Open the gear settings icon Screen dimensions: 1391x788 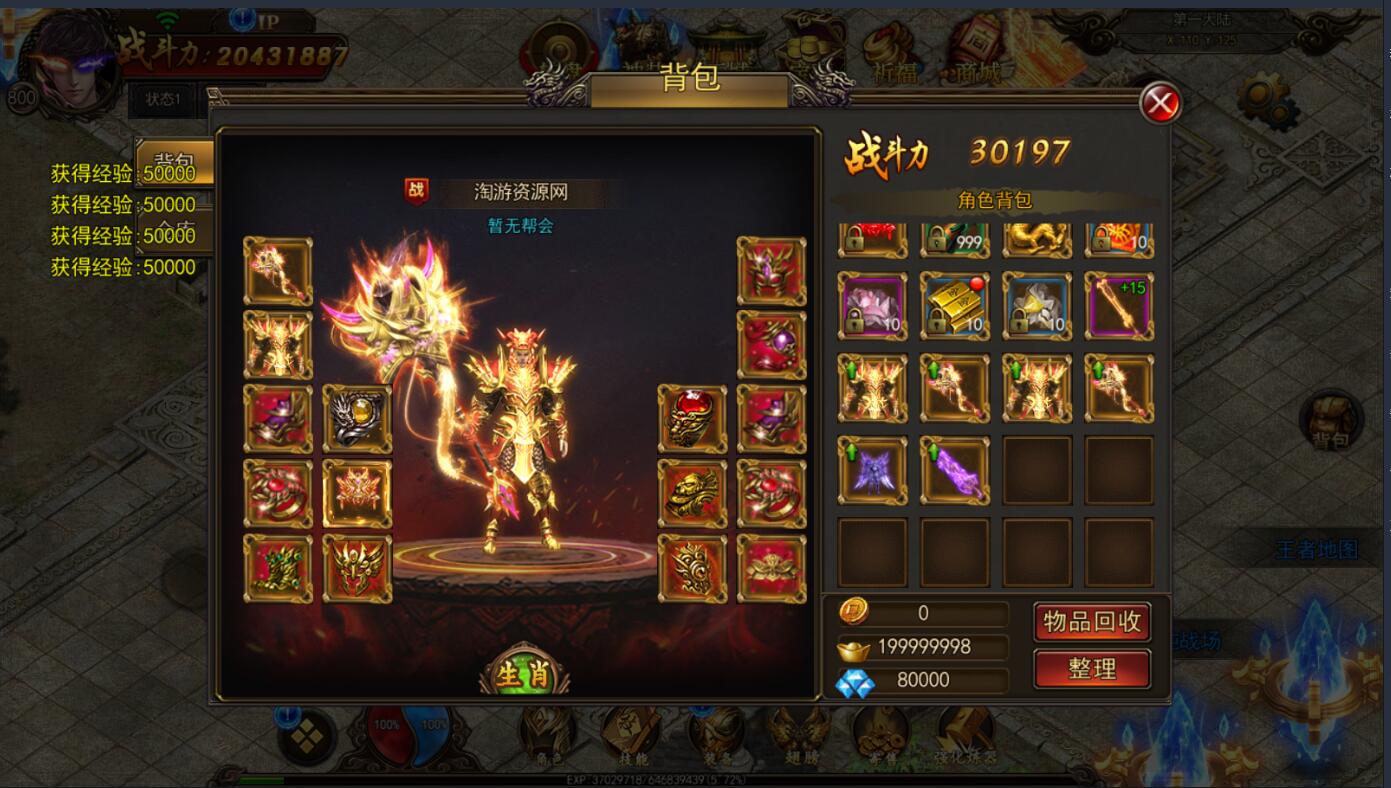tap(1266, 101)
